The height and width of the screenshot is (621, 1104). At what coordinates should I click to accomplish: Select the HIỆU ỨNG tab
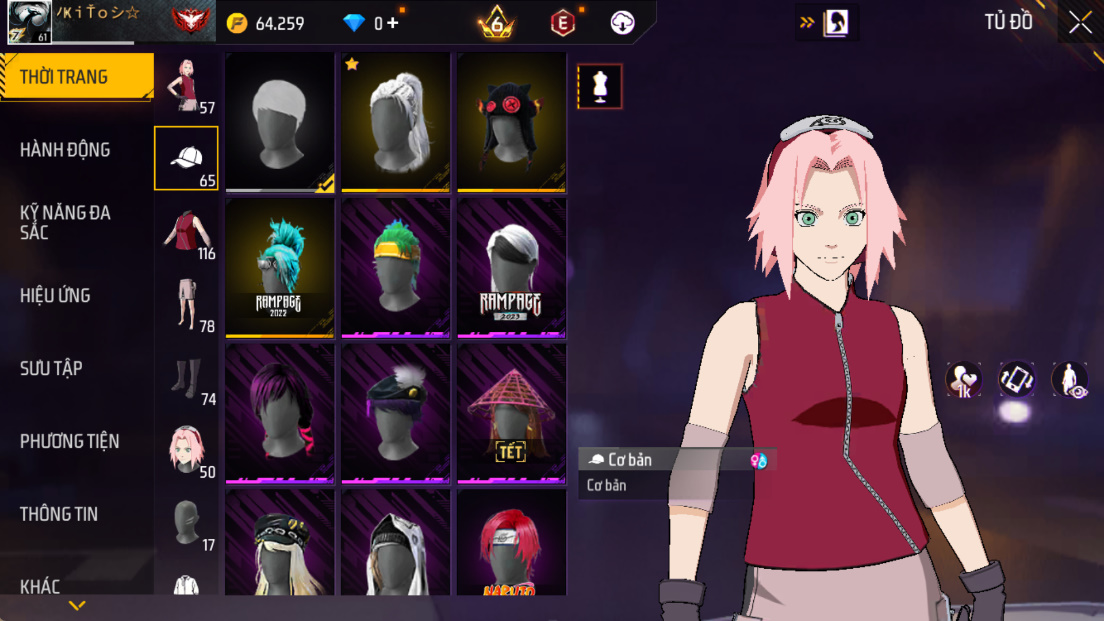[x=55, y=295]
